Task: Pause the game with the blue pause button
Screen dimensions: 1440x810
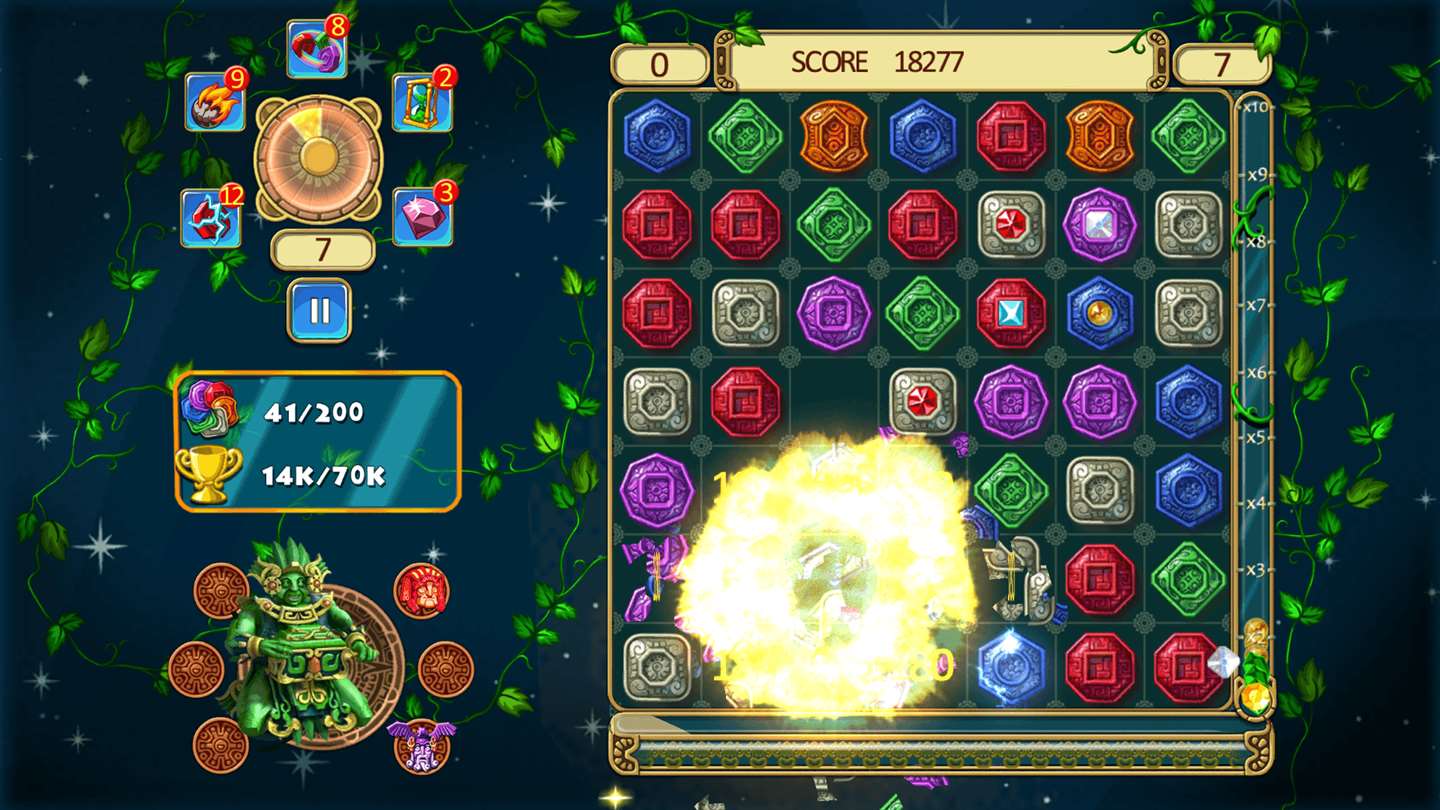Action: click(320, 310)
